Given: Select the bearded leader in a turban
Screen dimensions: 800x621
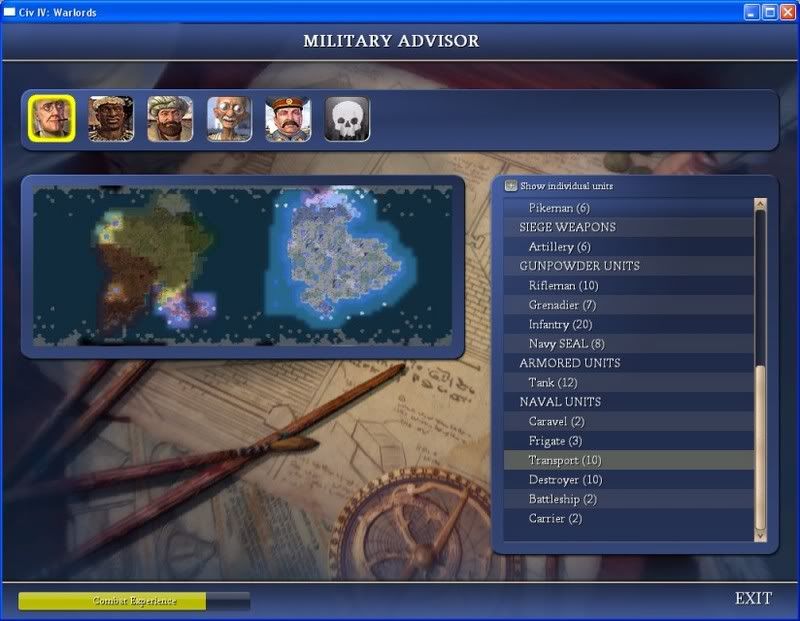Looking at the screenshot, I should [x=169, y=119].
